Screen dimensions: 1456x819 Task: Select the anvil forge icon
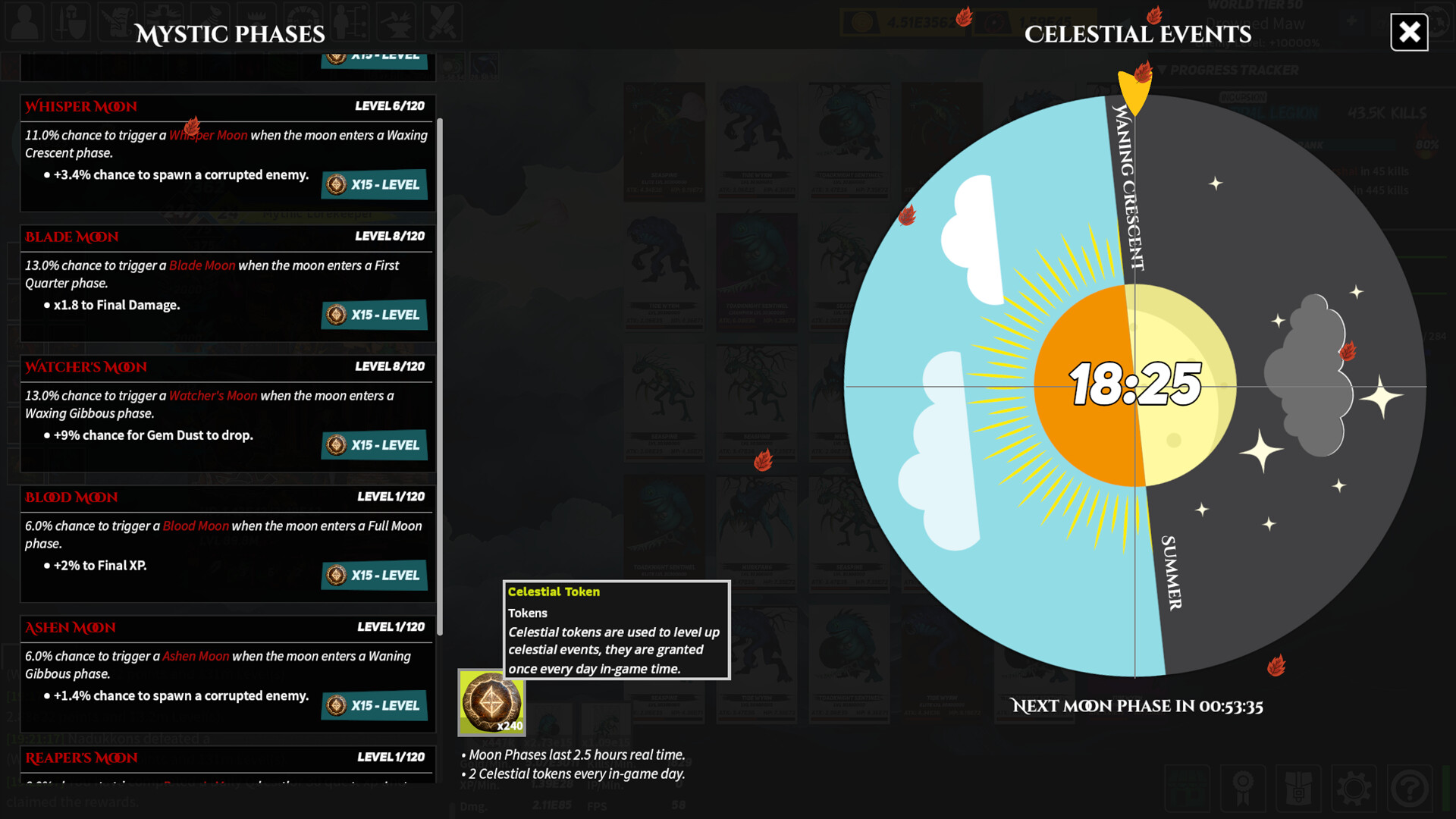(397, 23)
